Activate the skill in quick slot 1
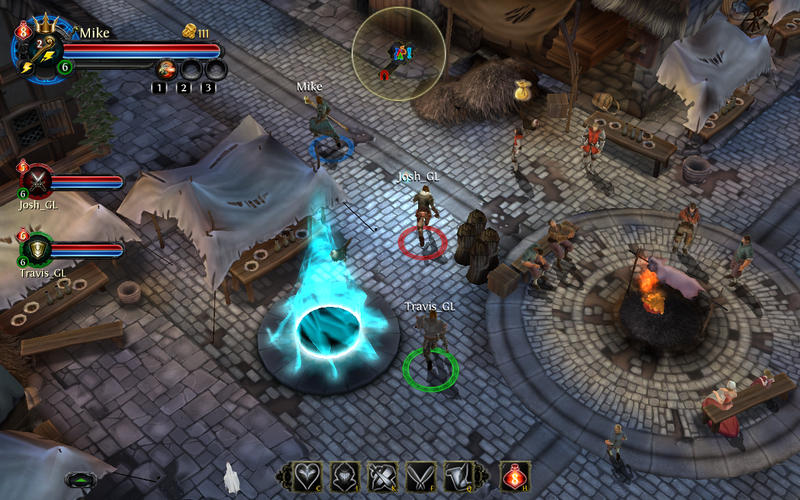Screen dimensions: 800x500 tap(166, 69)
